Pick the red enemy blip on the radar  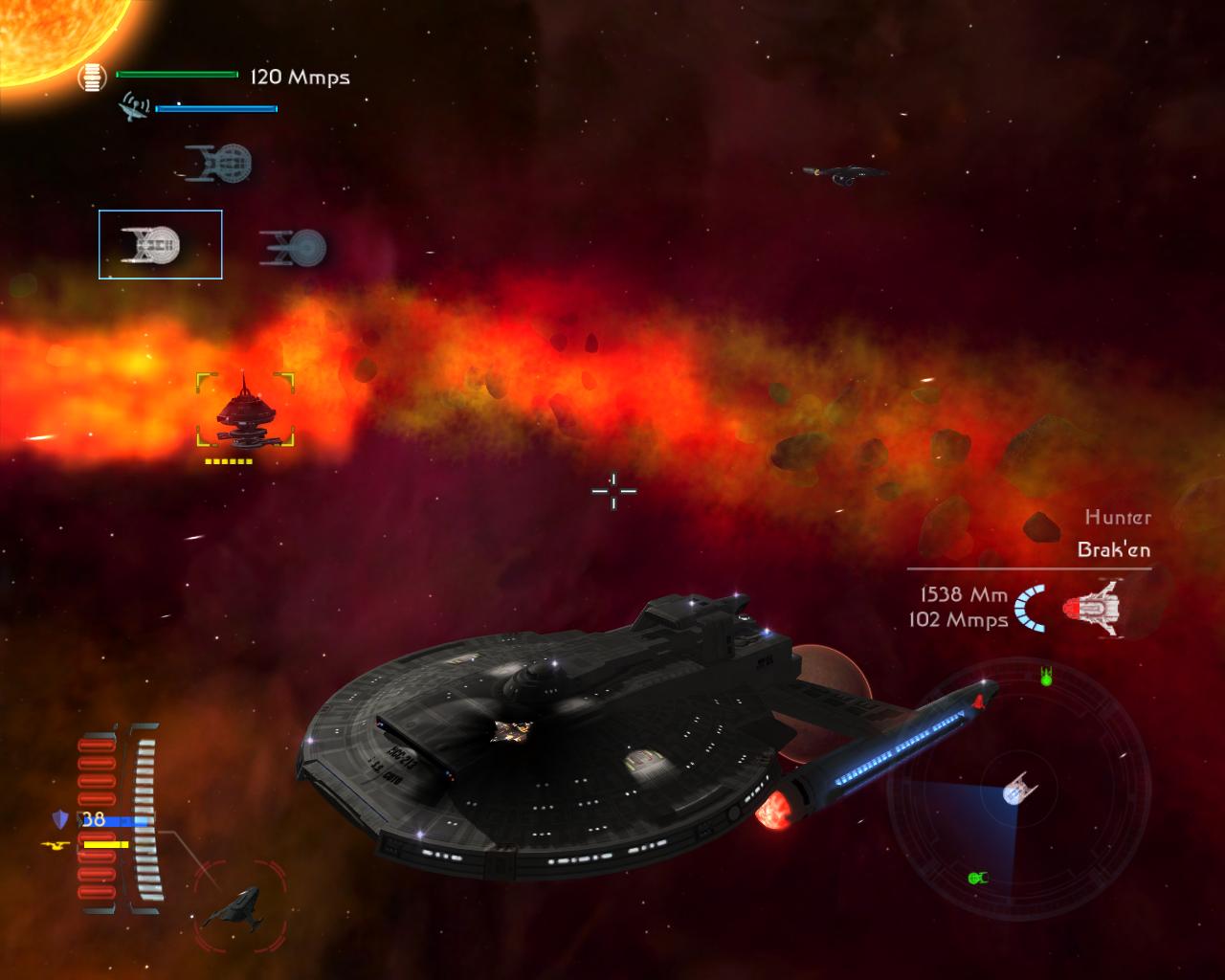979,702
